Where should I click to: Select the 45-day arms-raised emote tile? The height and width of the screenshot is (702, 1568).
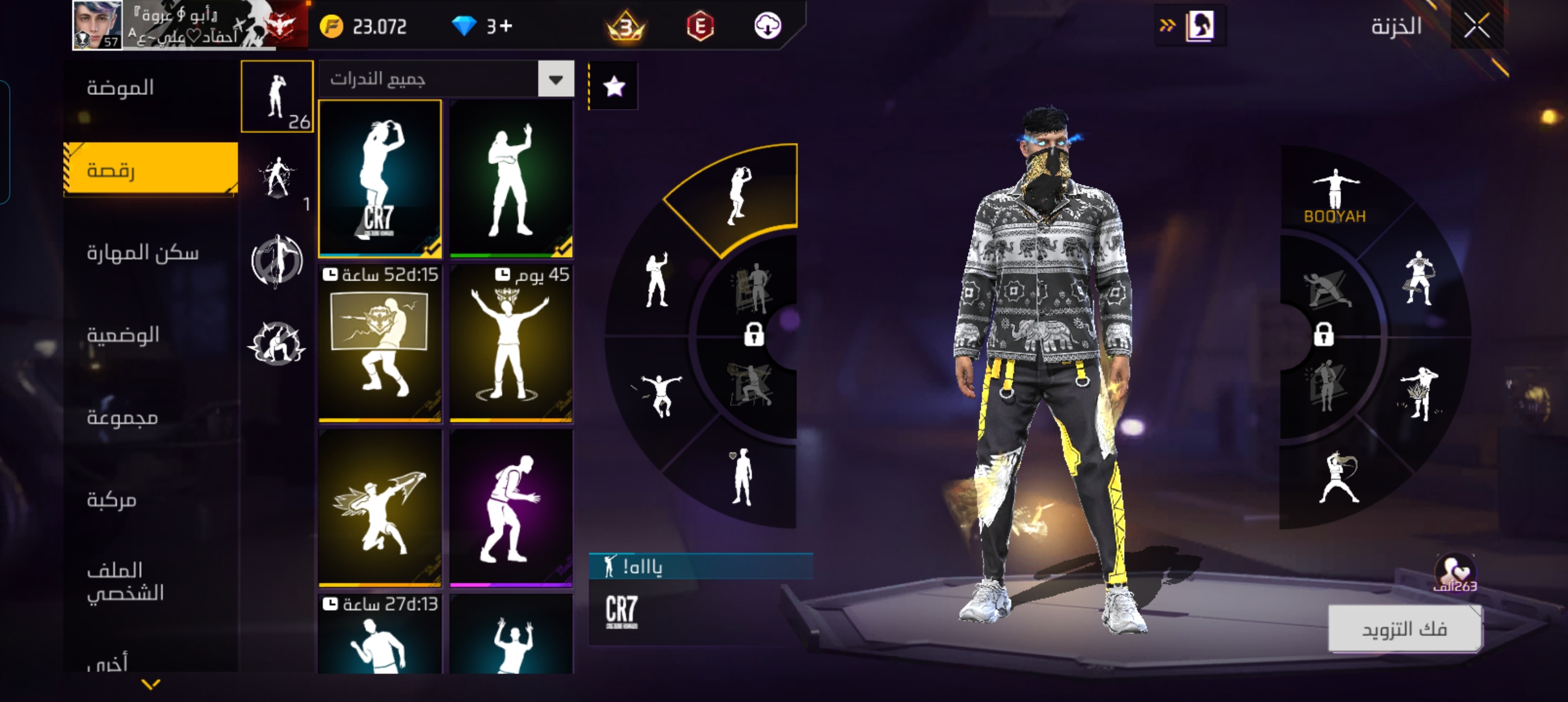coord(511,344)
